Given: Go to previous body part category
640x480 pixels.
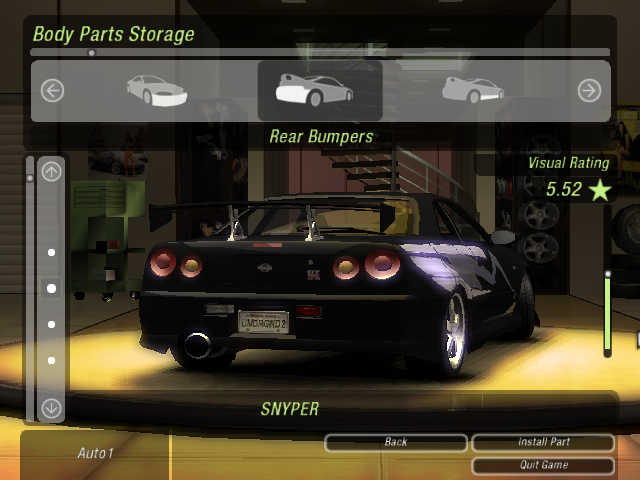Looking at the screenshot, I should [x=52, y=91].
